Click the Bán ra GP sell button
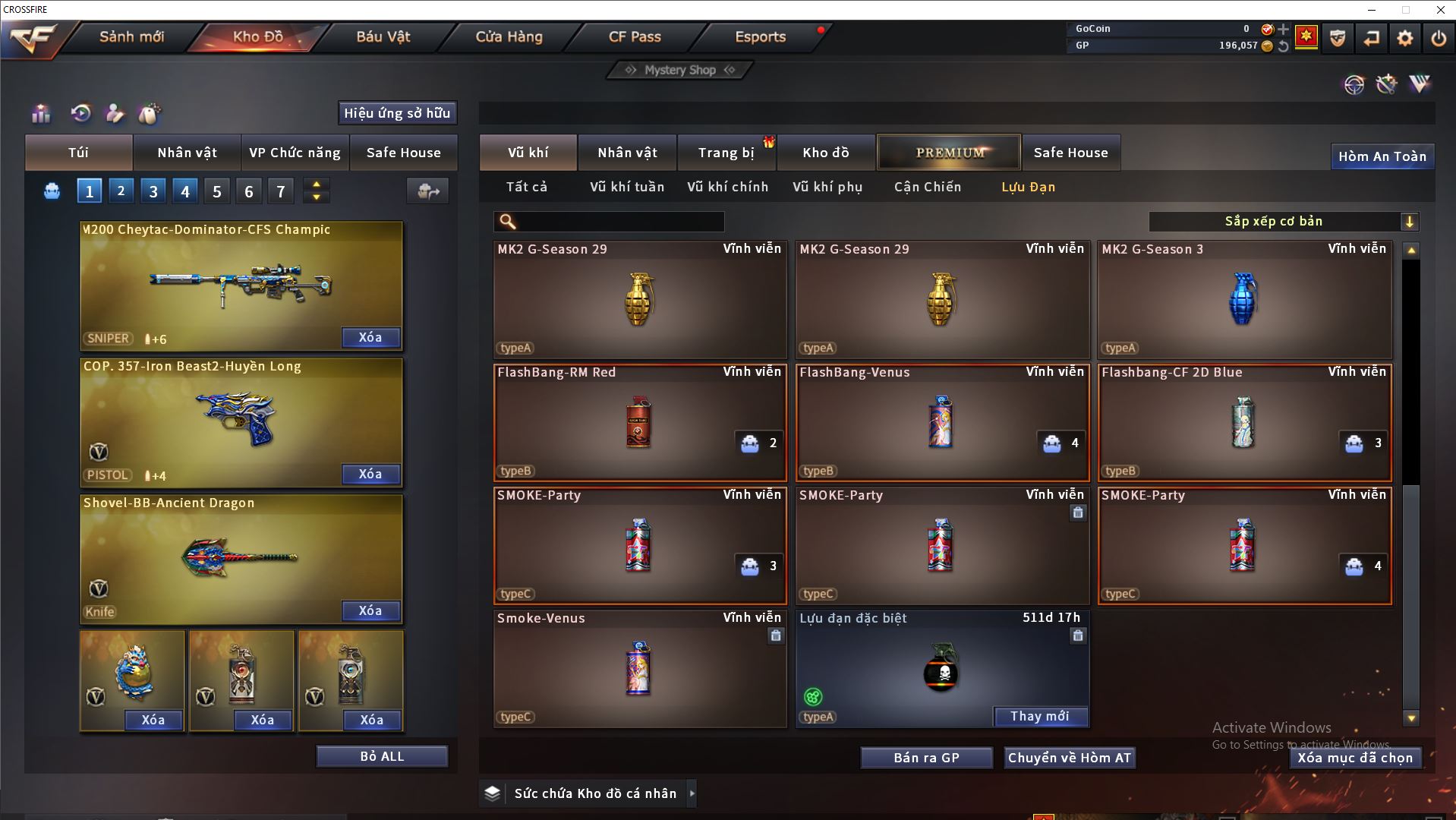The height and width of the screenshot is (820, 1456). coord(926,758)
